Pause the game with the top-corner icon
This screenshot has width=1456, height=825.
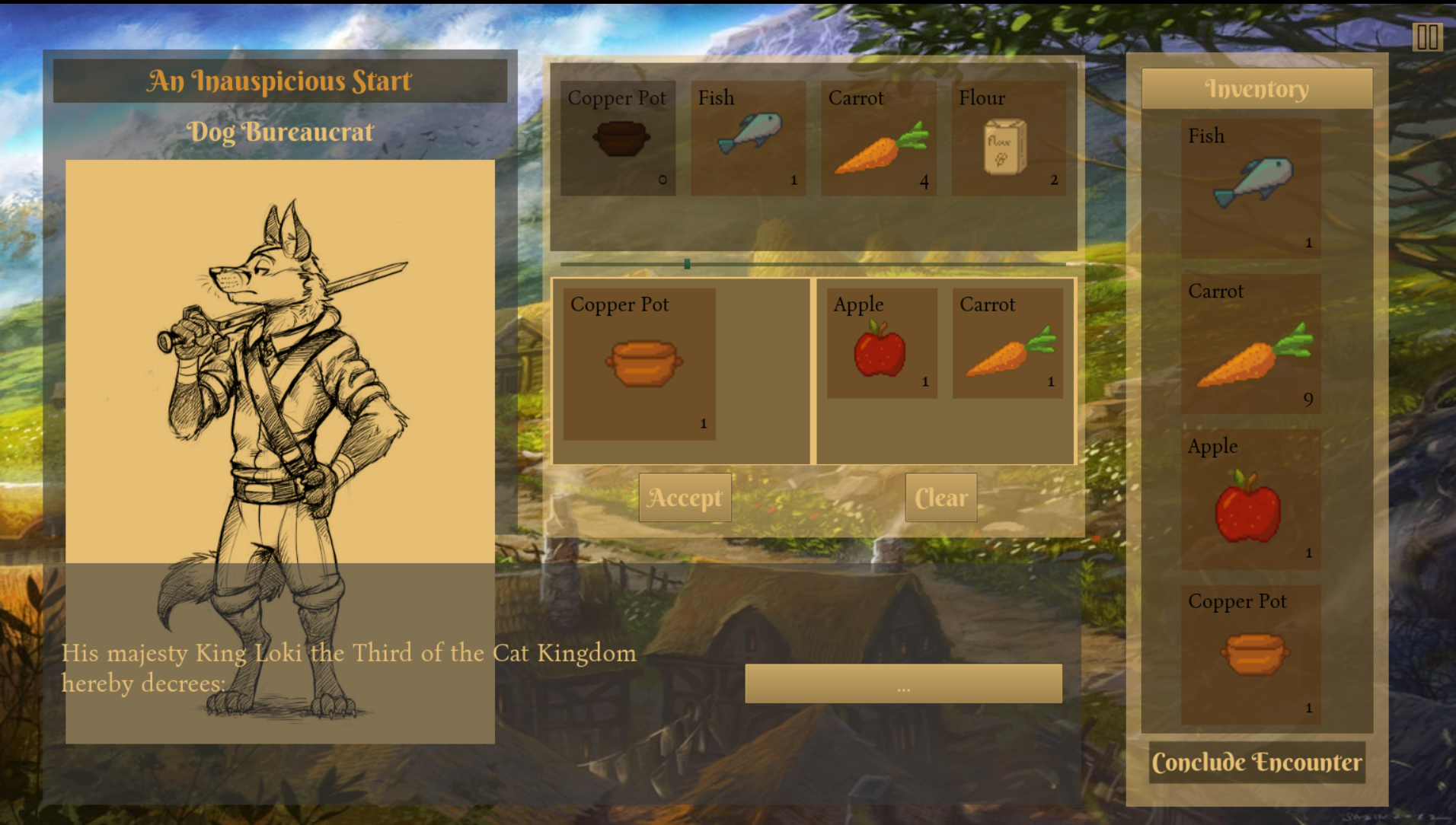pyautogui.click(x=1427, y=37)
